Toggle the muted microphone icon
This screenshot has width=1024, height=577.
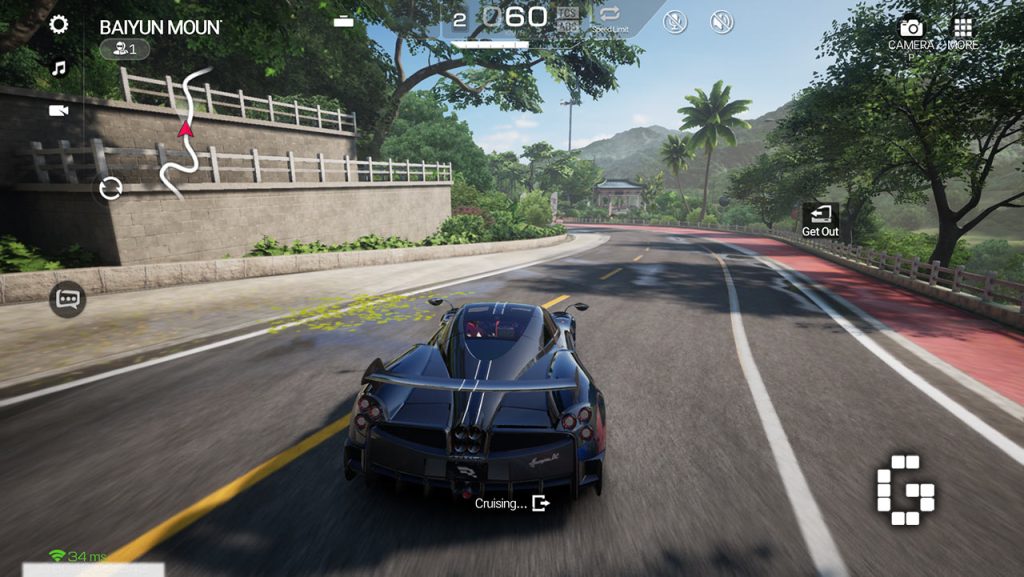tap(675, 21)
